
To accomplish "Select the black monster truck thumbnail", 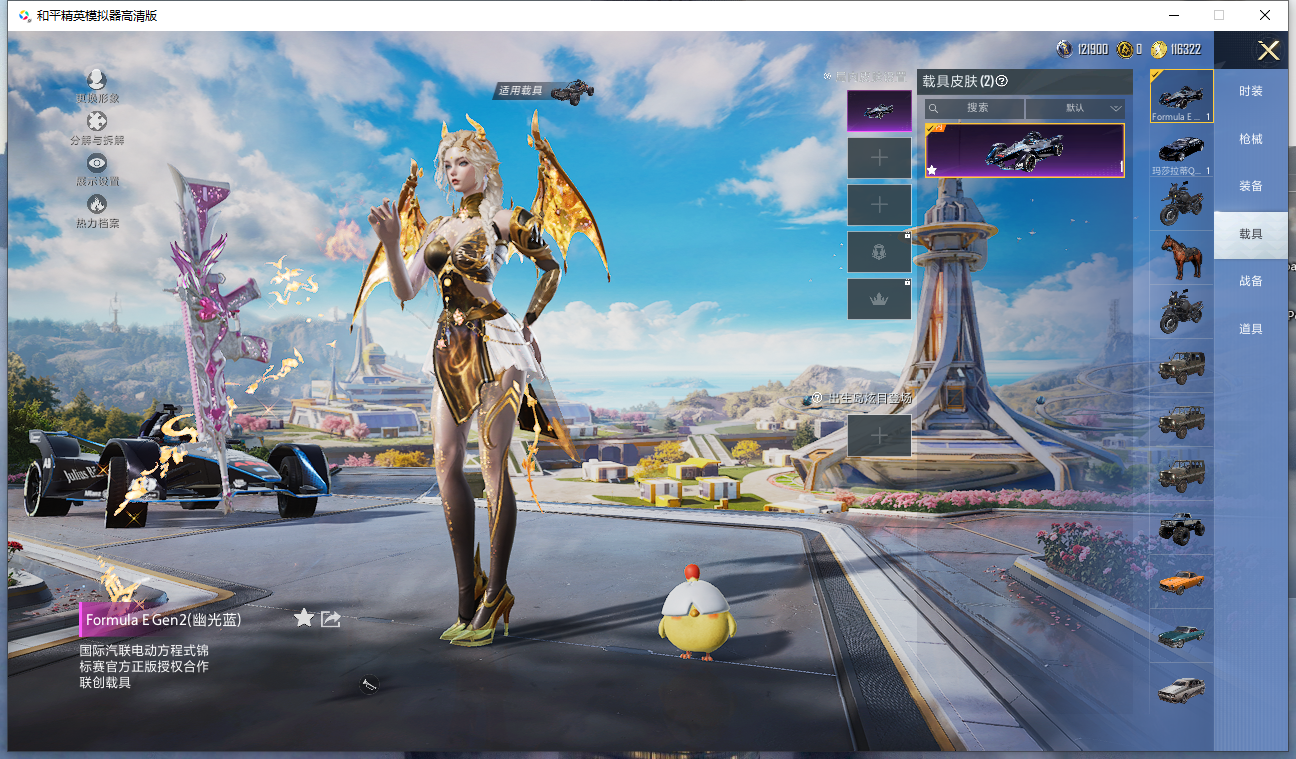I will click(x=1181, y=527).
